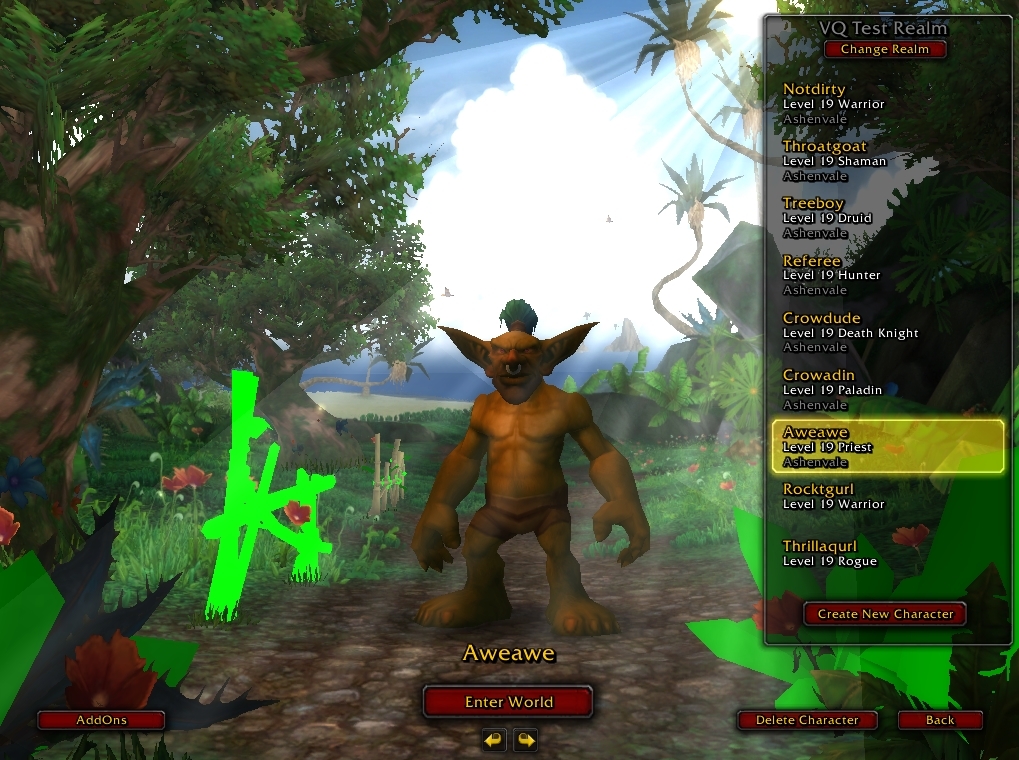The width and height of the screenshot is (1019, 760).
Task: Click the Delete Character button
Action: coord(807,720)
